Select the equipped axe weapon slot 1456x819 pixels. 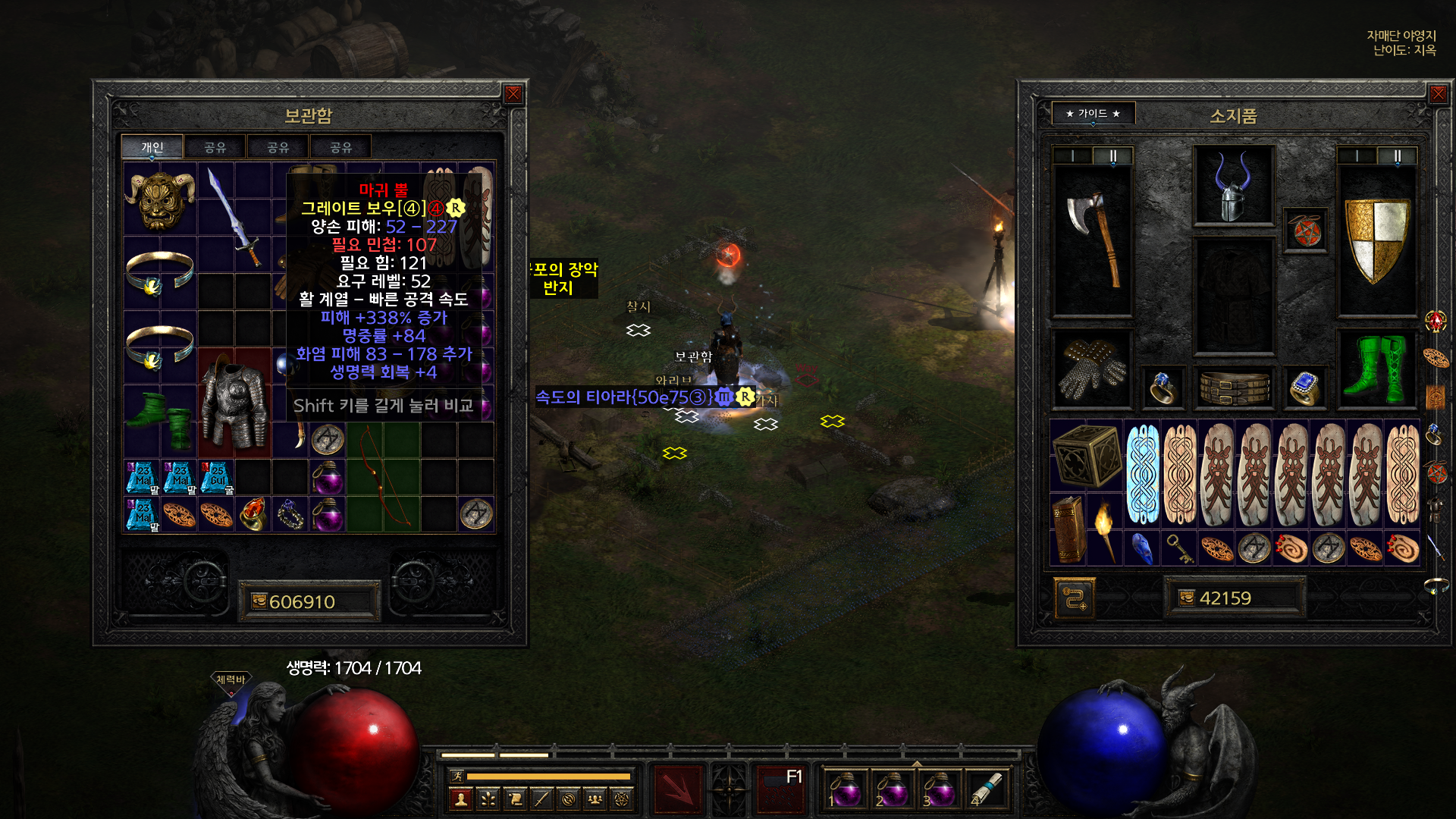[1092, 239]
